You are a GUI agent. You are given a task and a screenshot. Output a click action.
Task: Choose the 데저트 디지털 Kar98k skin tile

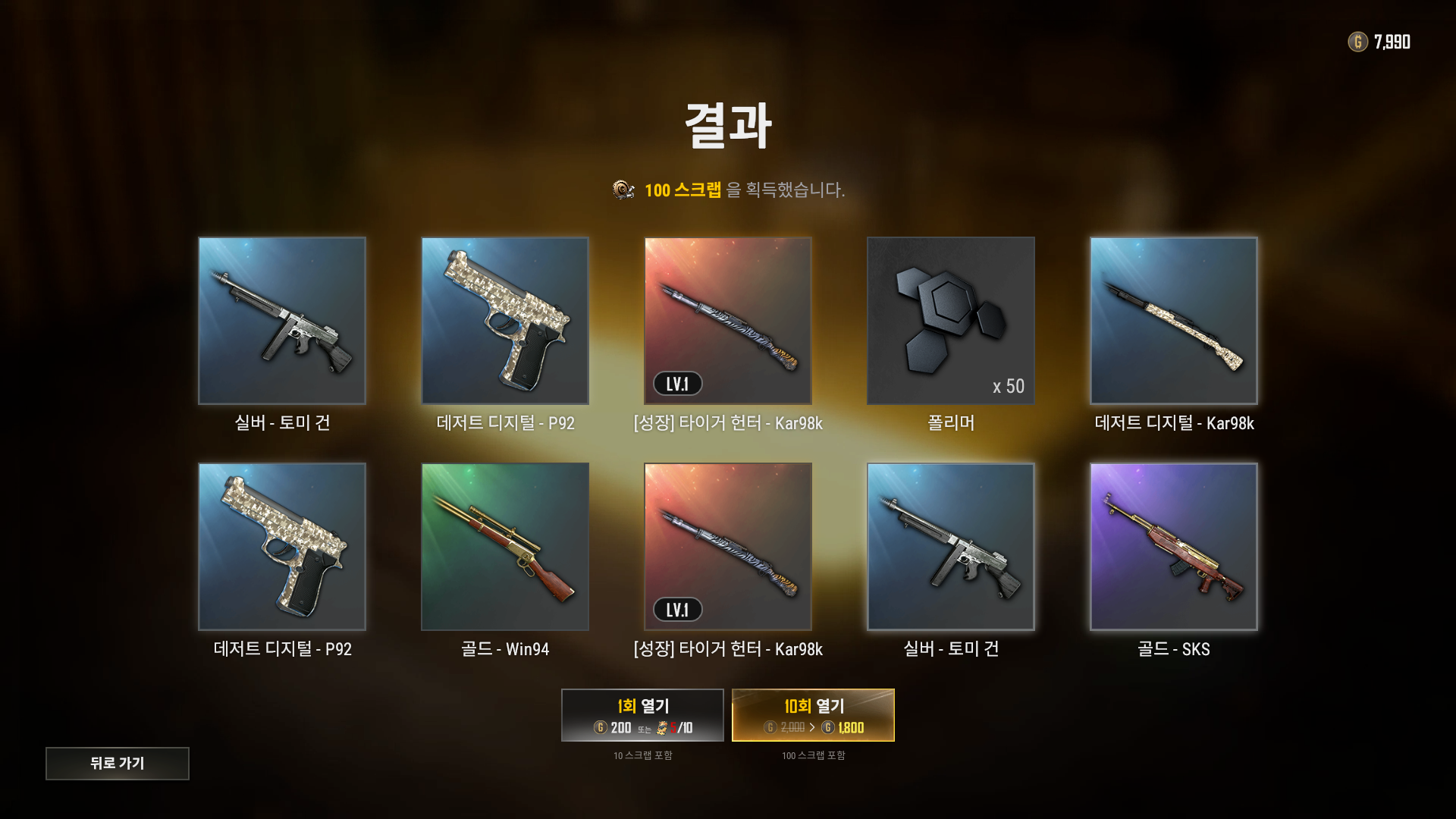(x=1174, y=320)
